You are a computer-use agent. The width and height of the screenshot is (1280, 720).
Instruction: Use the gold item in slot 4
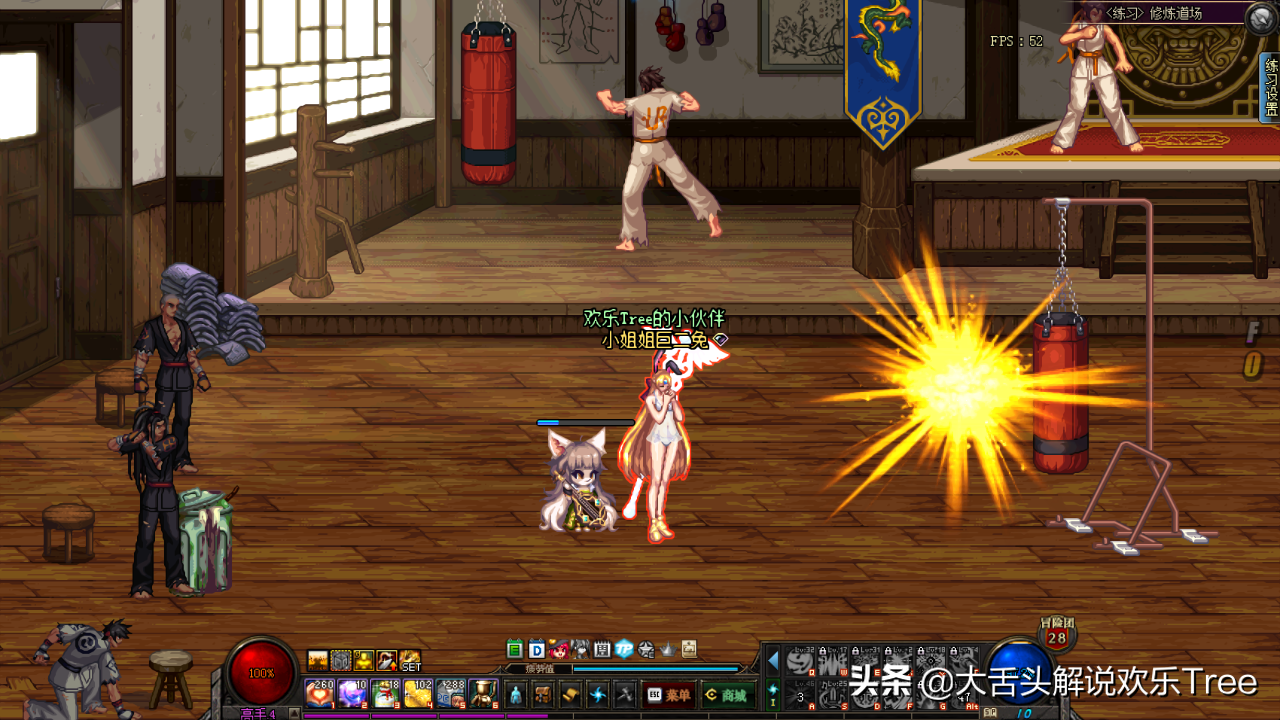(418, 693)
